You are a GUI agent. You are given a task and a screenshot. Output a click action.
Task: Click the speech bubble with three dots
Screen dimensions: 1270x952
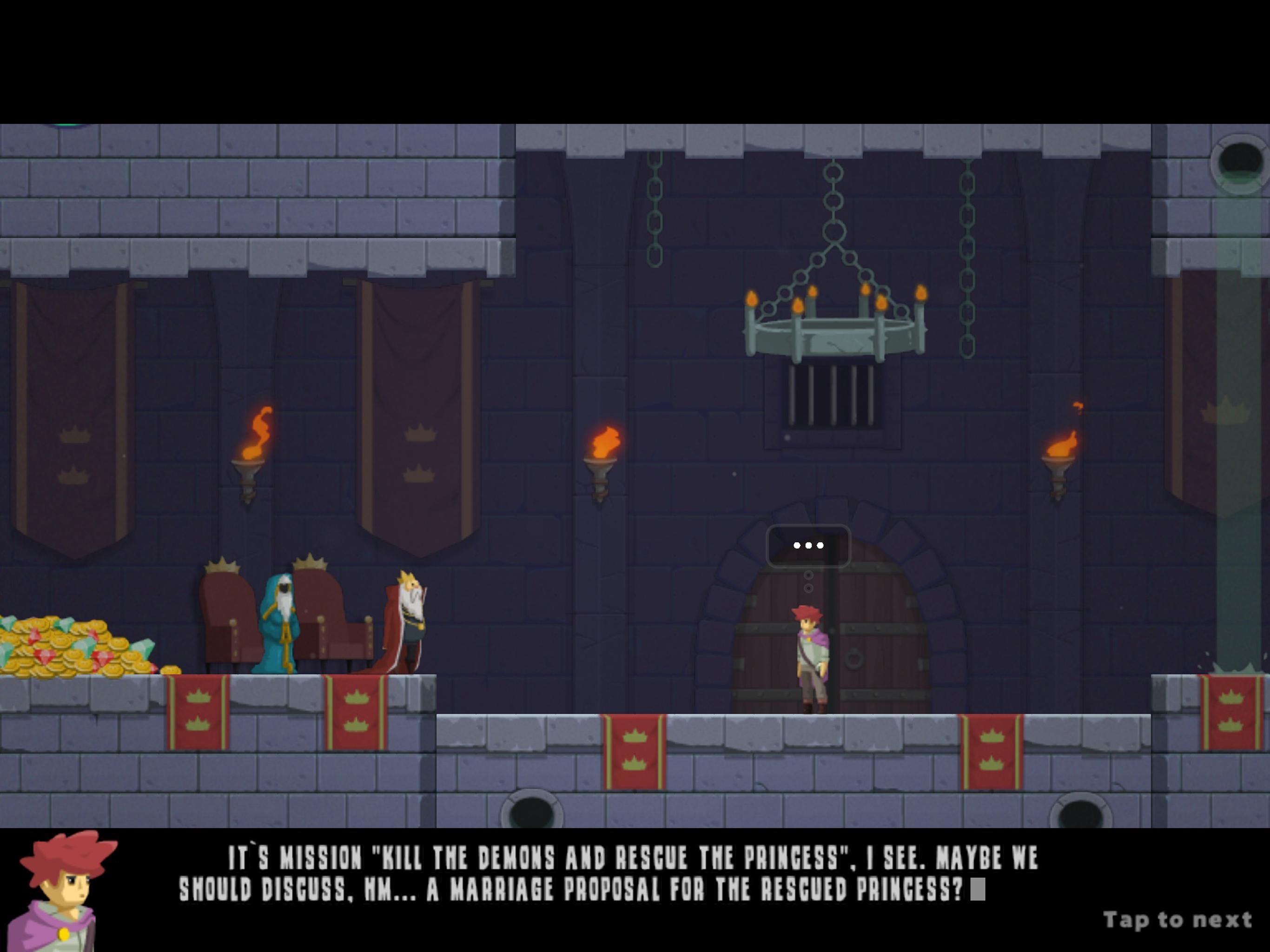tap(808, 546)
